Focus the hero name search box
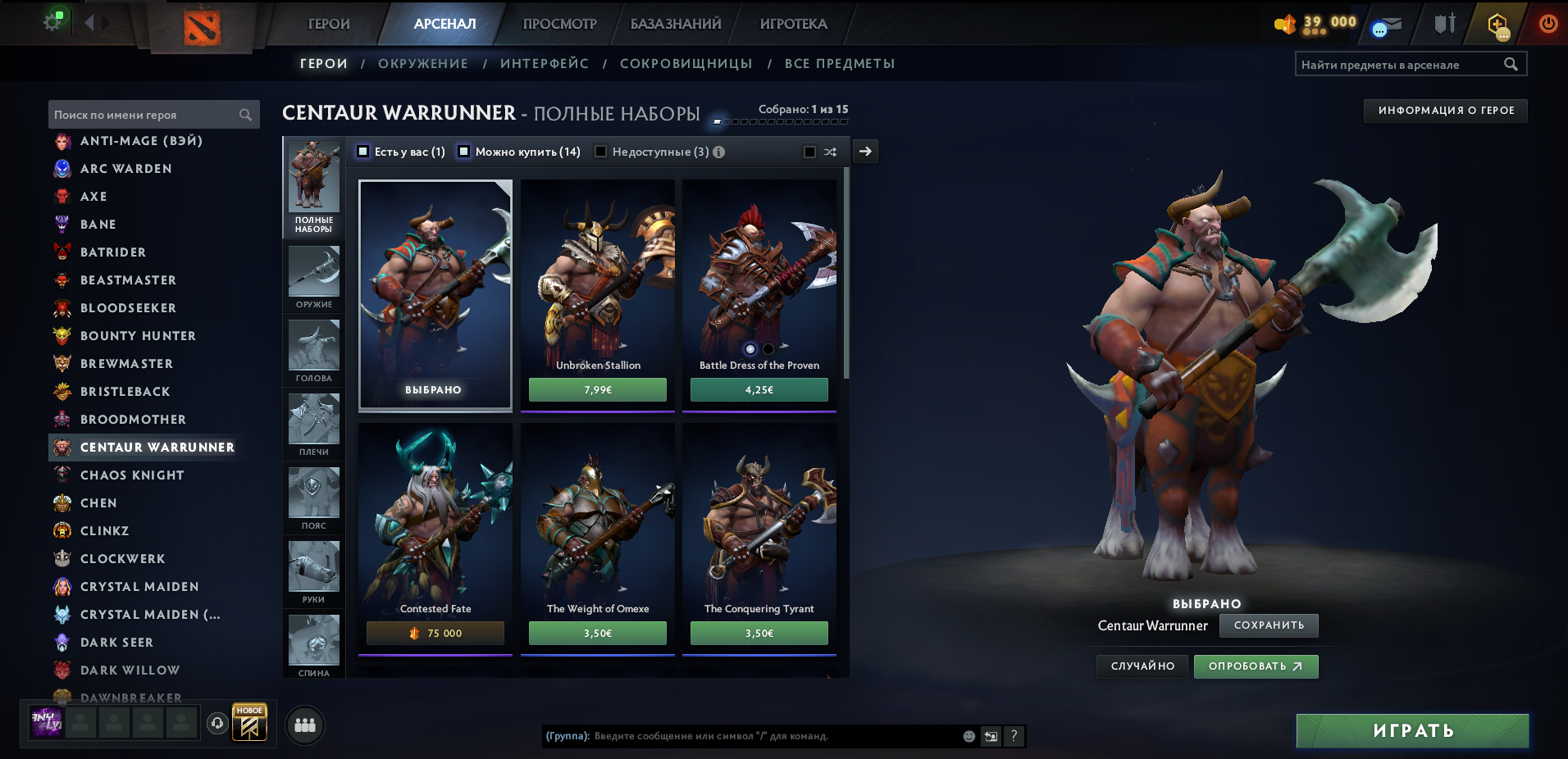 click(x=144, y=115)
